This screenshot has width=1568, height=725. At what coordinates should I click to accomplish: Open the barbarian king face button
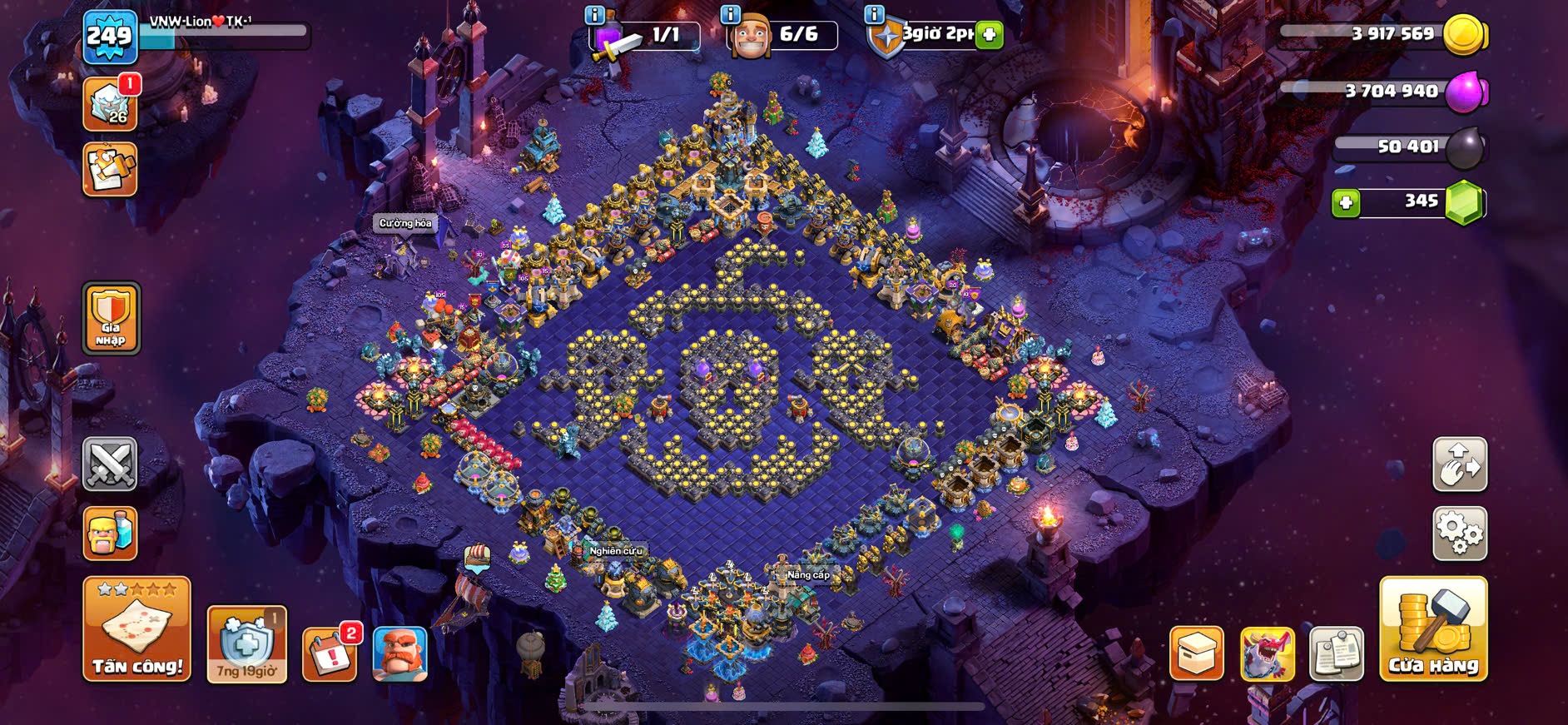(x=399, y=654)
